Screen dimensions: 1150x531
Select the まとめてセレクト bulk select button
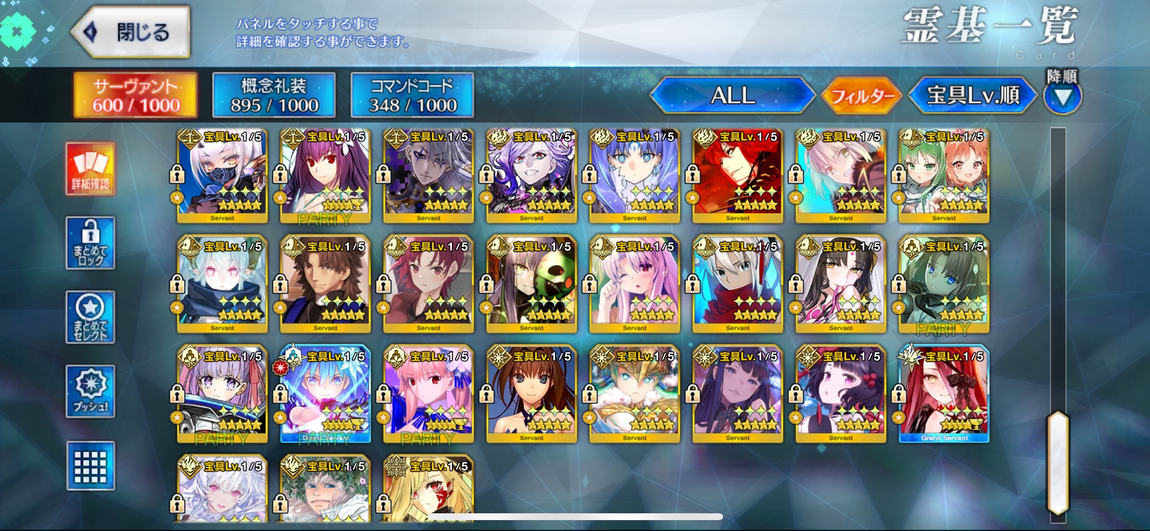click(90, 317)
